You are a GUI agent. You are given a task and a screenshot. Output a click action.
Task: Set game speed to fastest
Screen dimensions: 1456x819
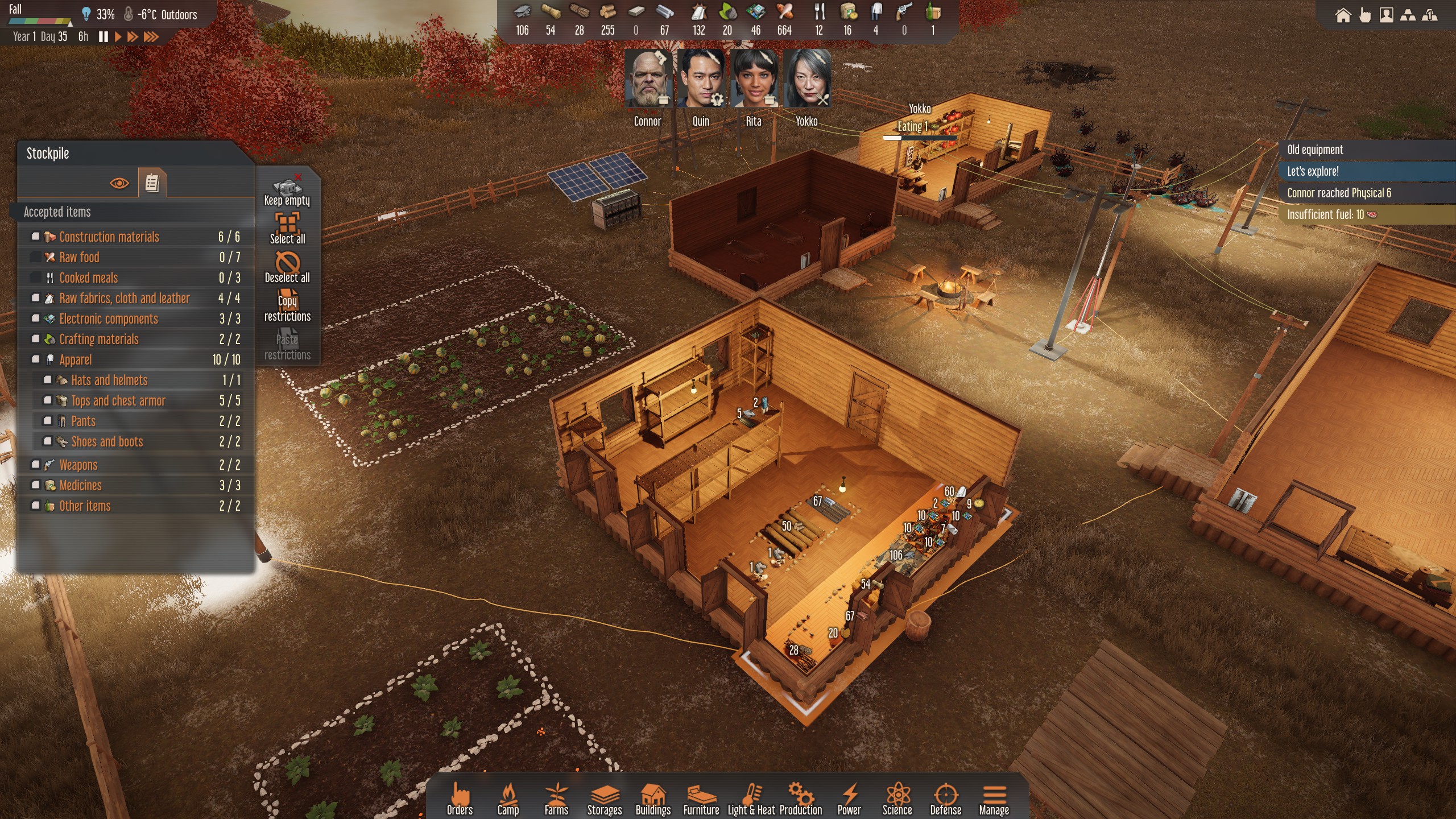coord(151,37)
